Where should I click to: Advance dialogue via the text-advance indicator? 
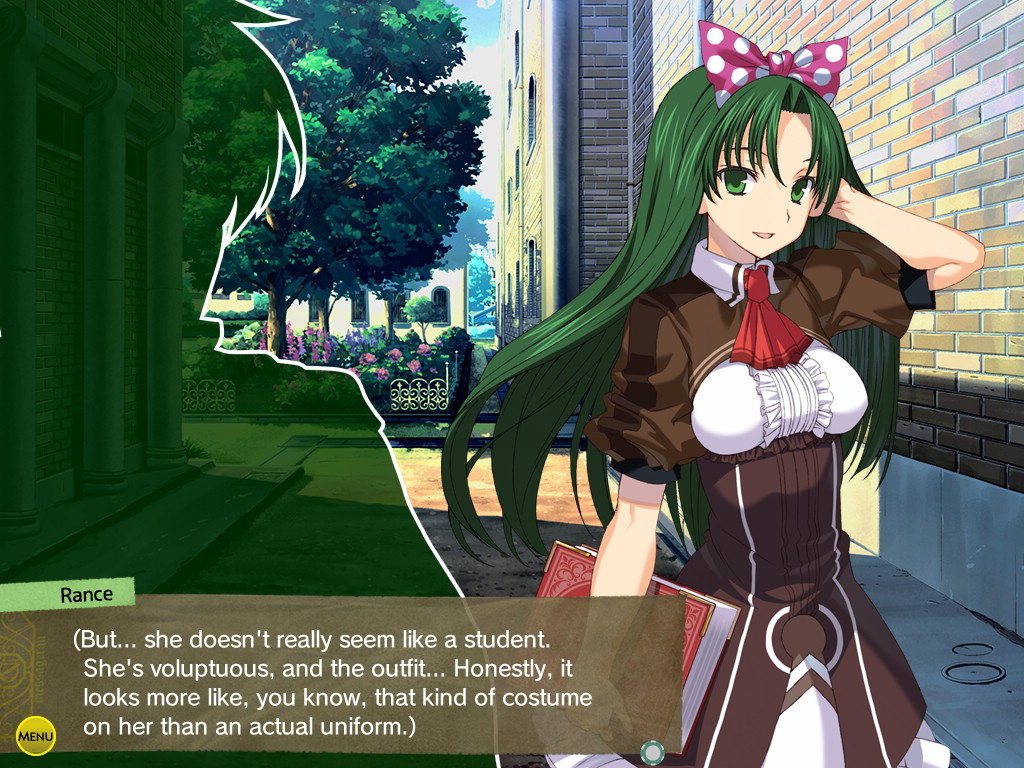click(x=652, y=750)
